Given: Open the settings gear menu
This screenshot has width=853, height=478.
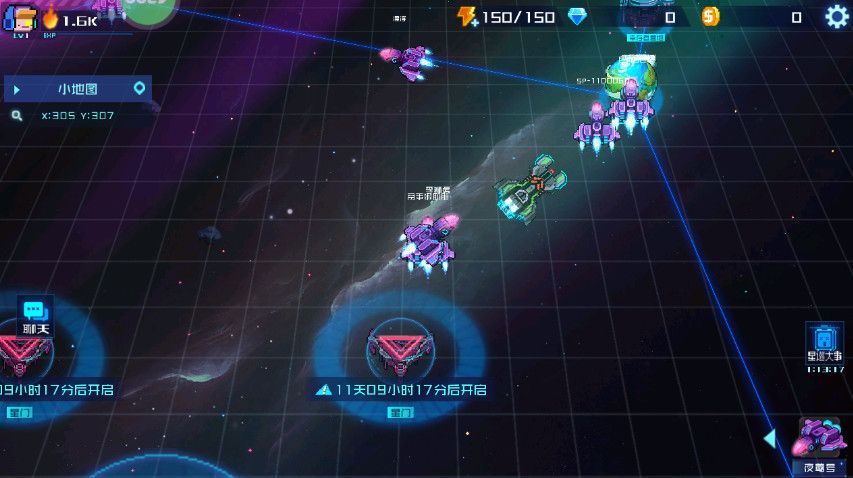Looking at the screenshot, I should tap(836, 16).
